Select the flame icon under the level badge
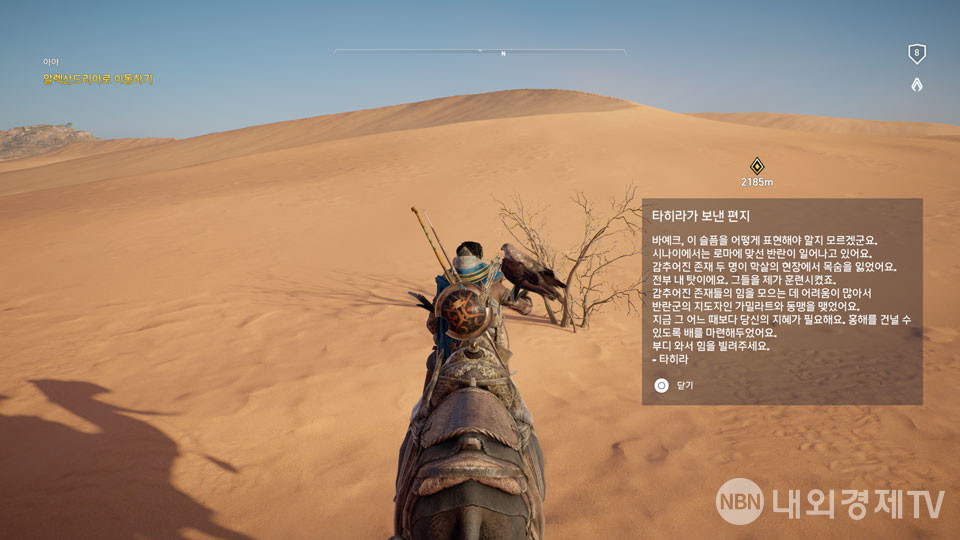The height and width of the screenshot is (540, 960). click(916, 85)
